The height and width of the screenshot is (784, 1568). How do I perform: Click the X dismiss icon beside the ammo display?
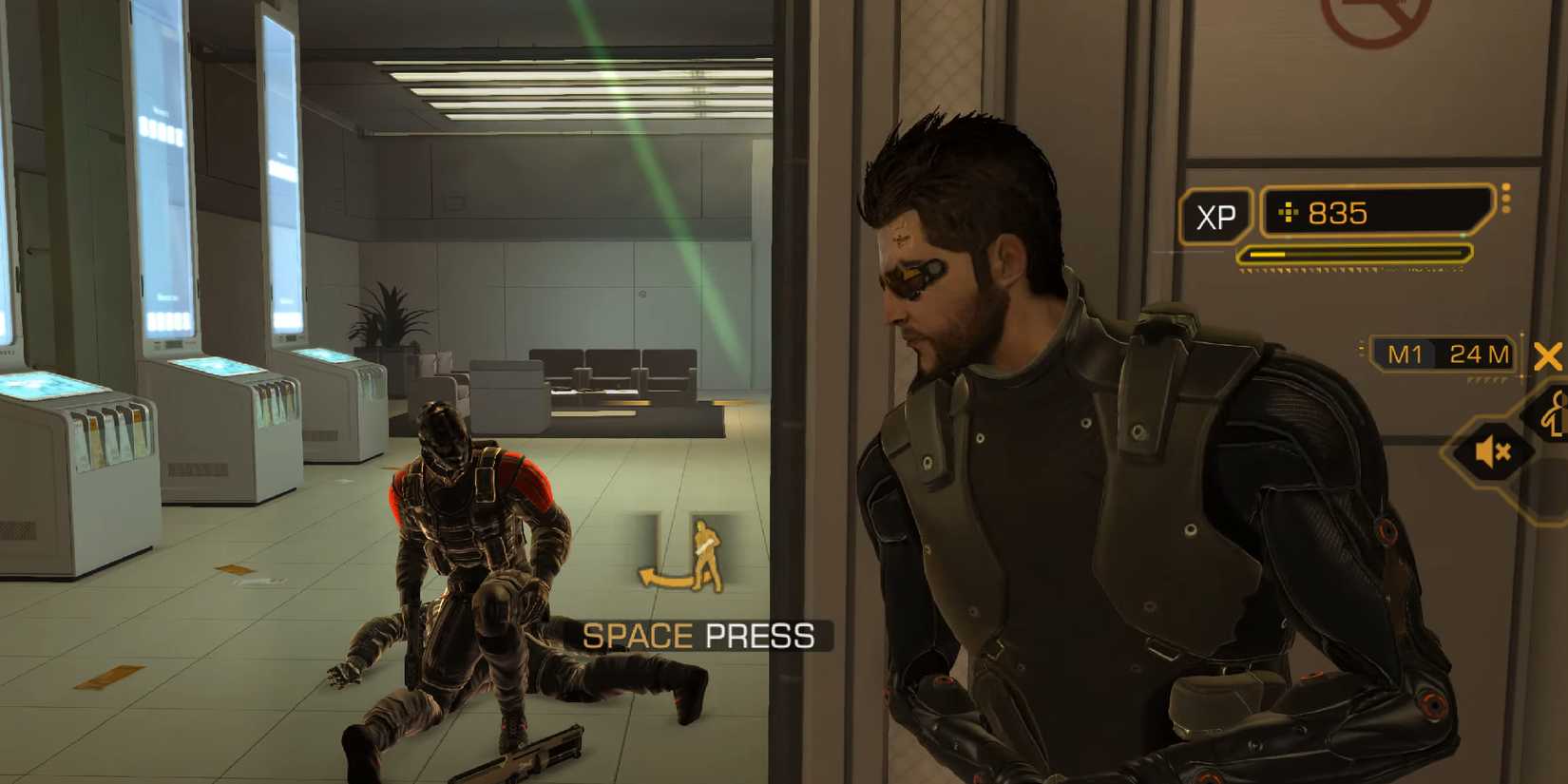pos(1550,357)
